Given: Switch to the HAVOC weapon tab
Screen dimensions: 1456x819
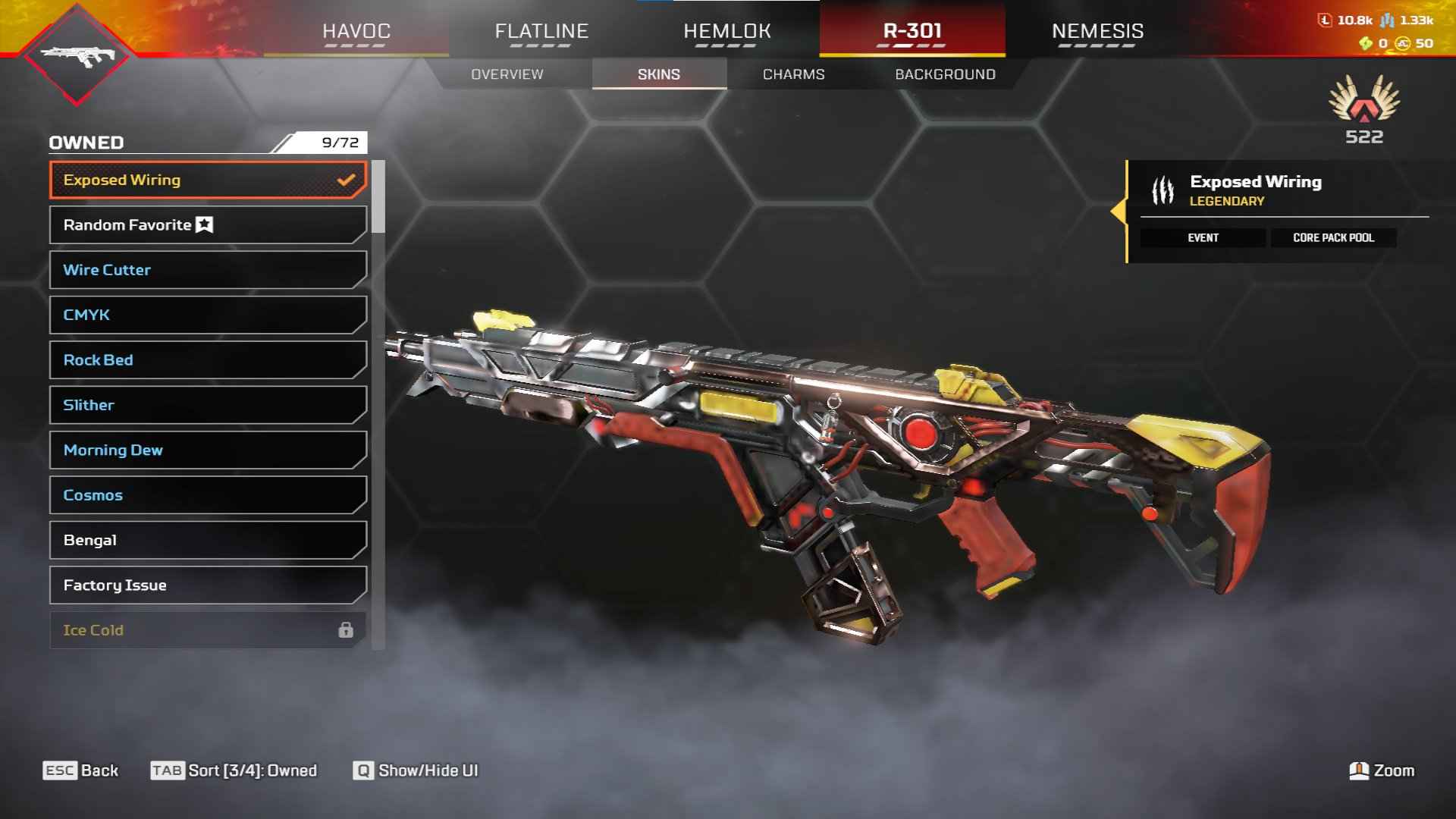Looking at the screenshot, I should [356, 31].
